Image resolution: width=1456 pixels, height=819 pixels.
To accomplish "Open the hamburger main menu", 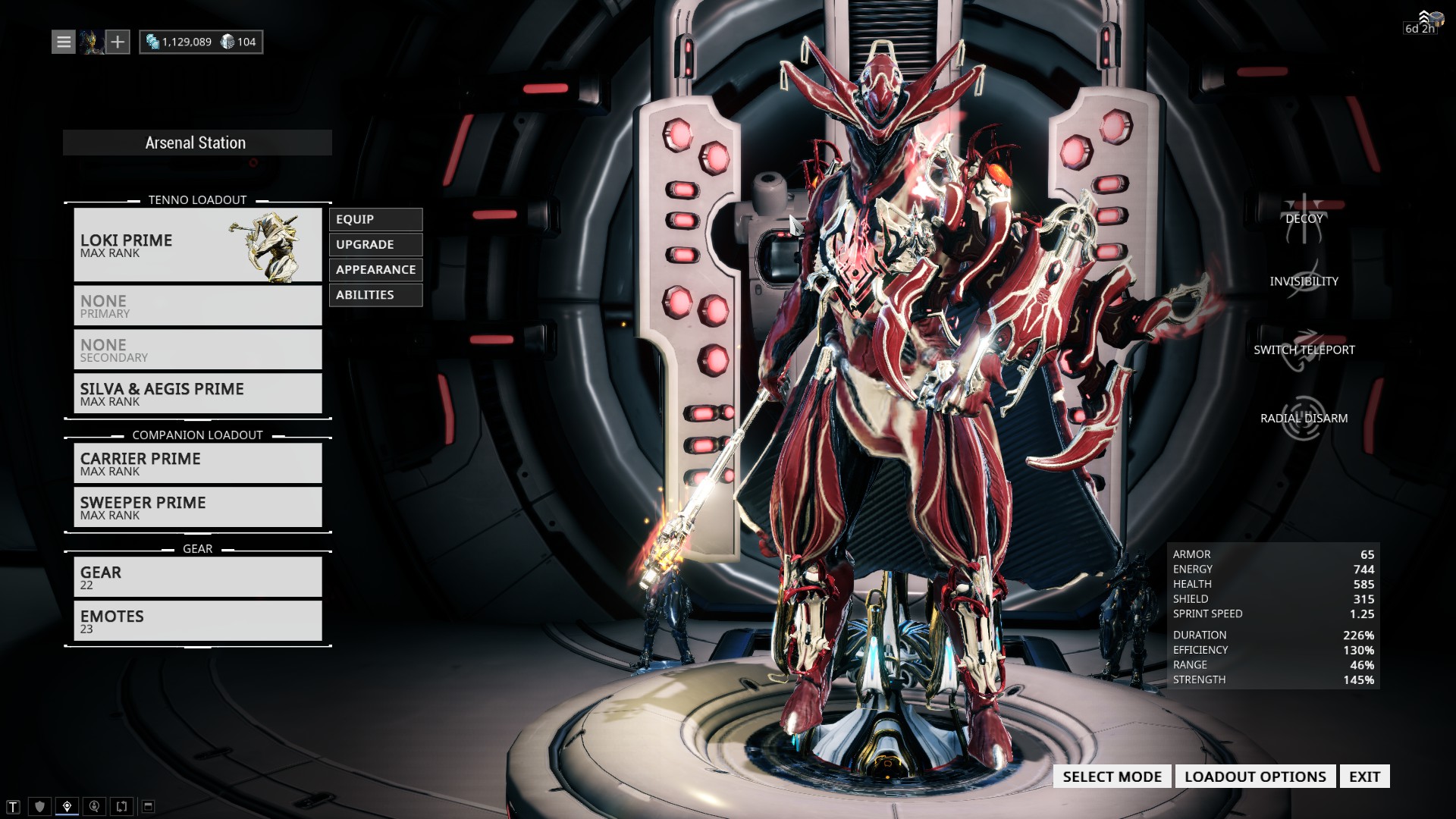I will click(64, 42).
